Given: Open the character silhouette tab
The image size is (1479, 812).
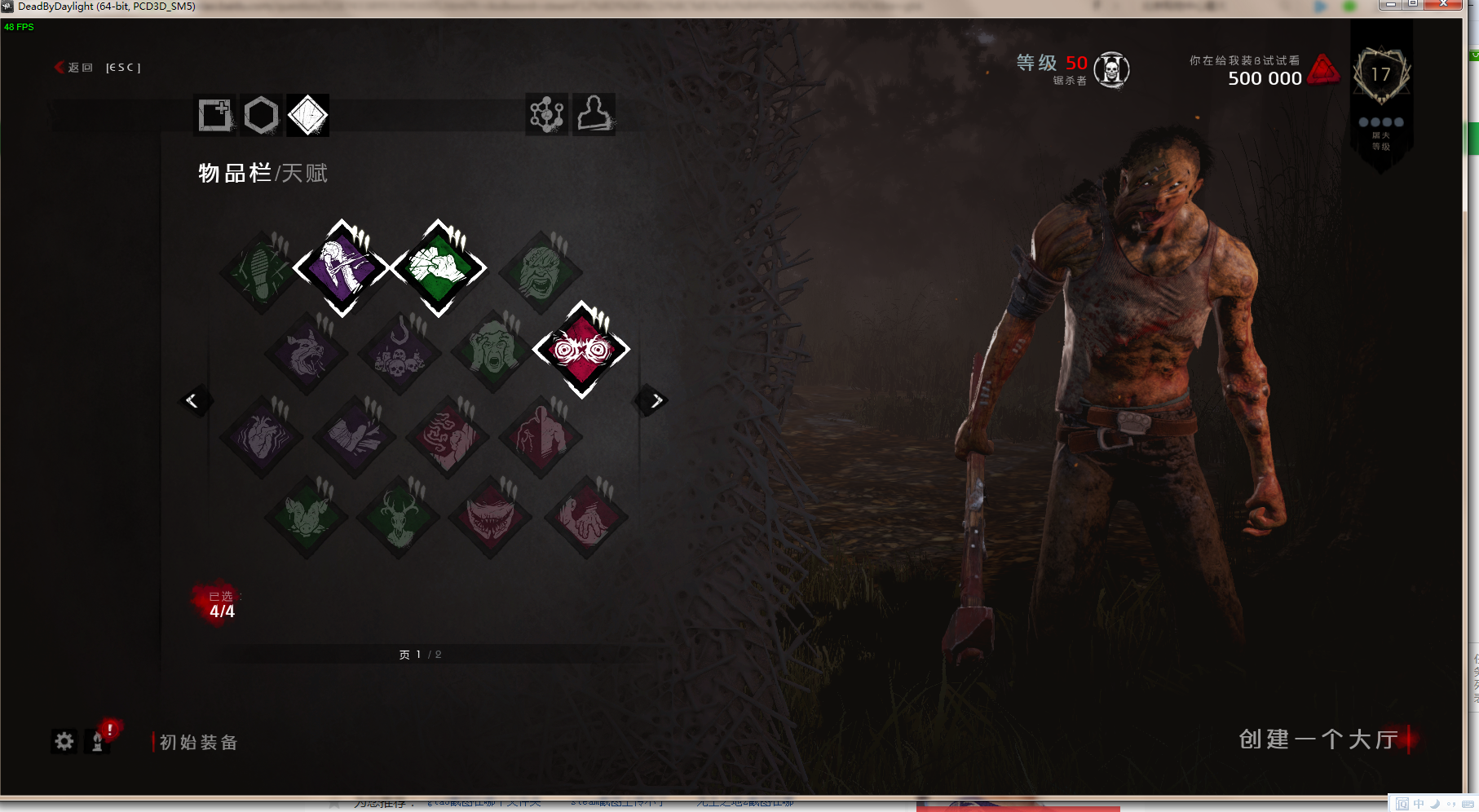Looking at the screenshot, I should point(594,114).
